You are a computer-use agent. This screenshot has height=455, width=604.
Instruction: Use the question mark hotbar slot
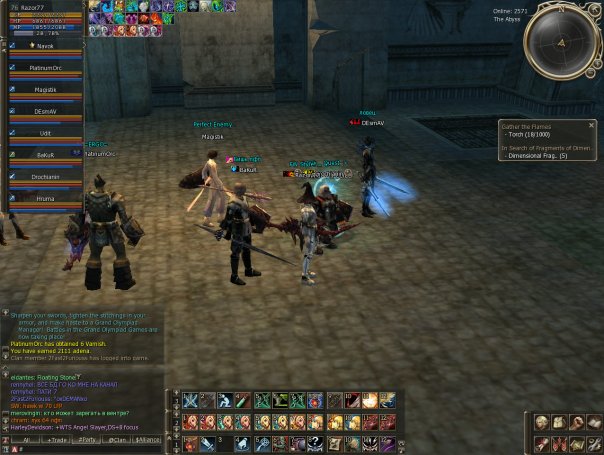click(x=314, y=443)
